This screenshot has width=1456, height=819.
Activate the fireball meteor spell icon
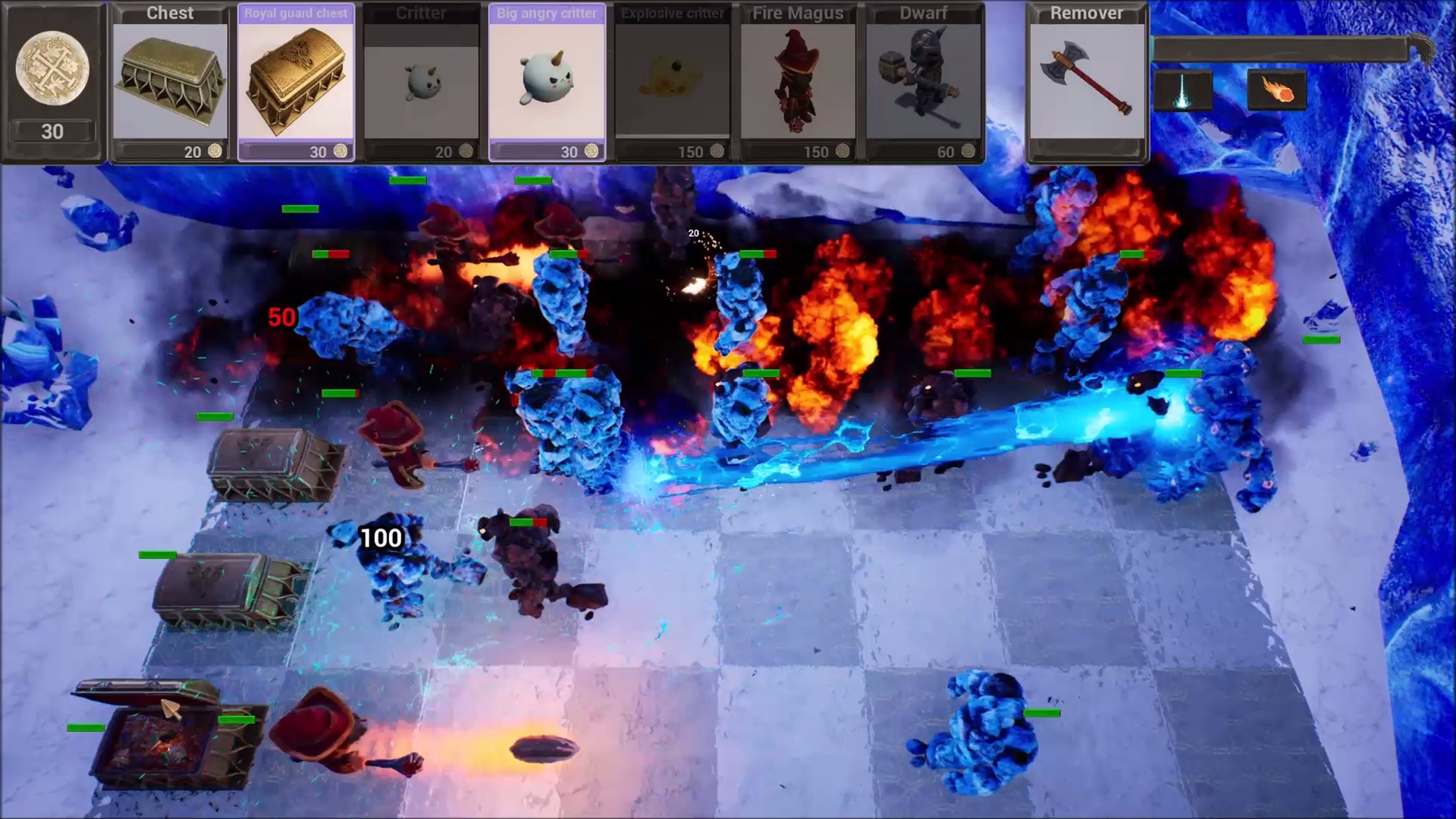click(x=1277, y=91)
